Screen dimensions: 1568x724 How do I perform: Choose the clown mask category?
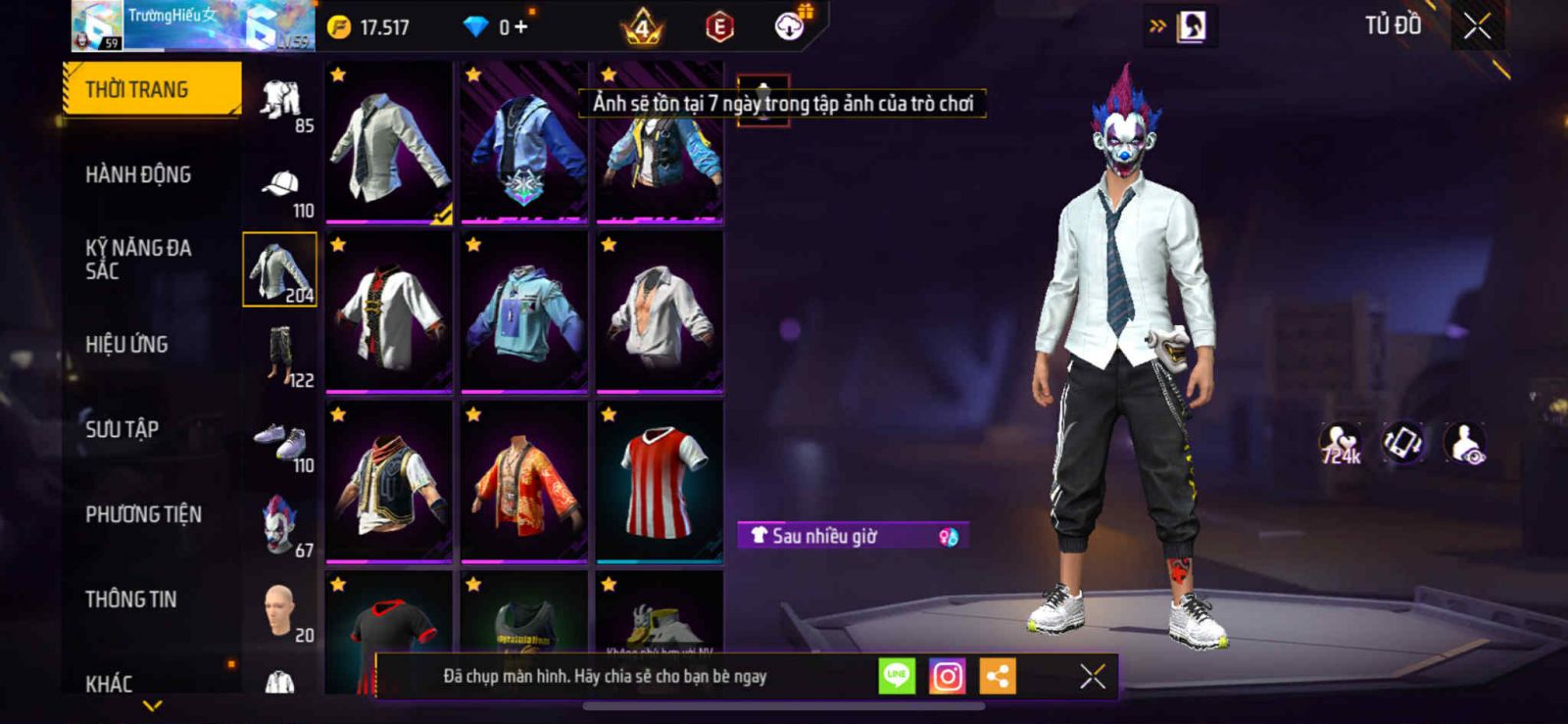[281, 524]
